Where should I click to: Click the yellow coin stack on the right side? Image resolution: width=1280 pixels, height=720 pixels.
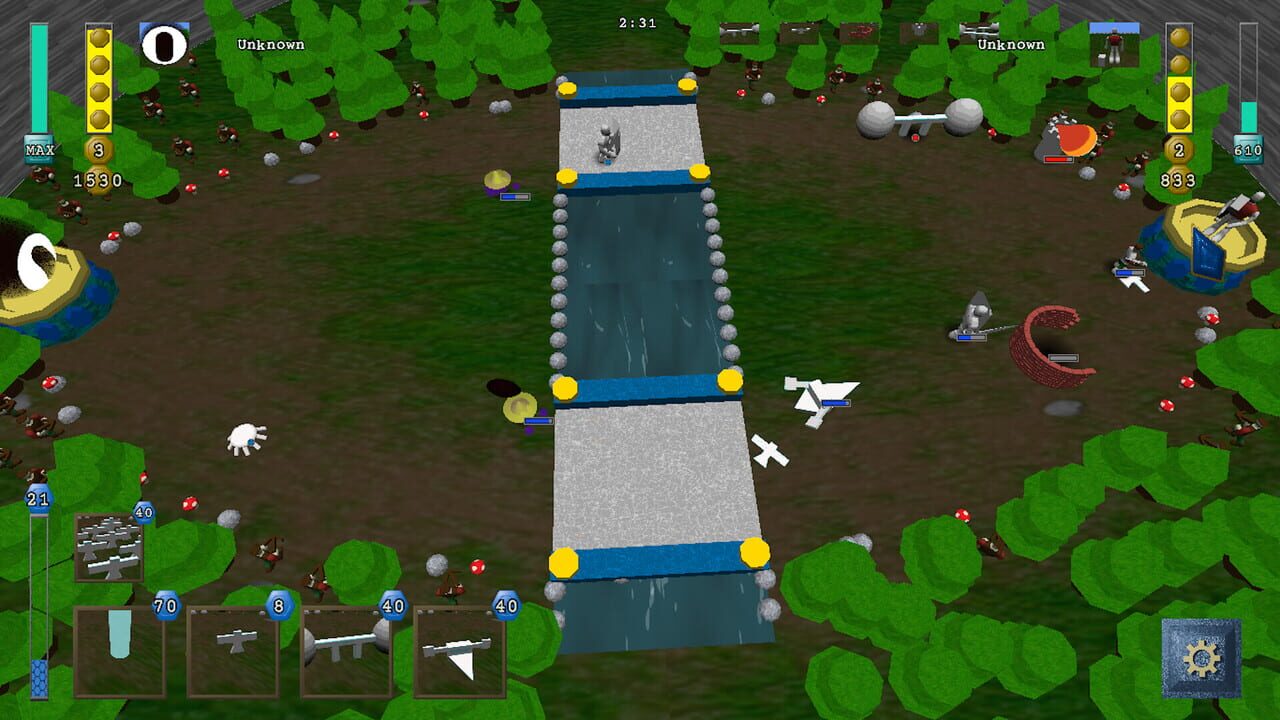coord(1180,80)
